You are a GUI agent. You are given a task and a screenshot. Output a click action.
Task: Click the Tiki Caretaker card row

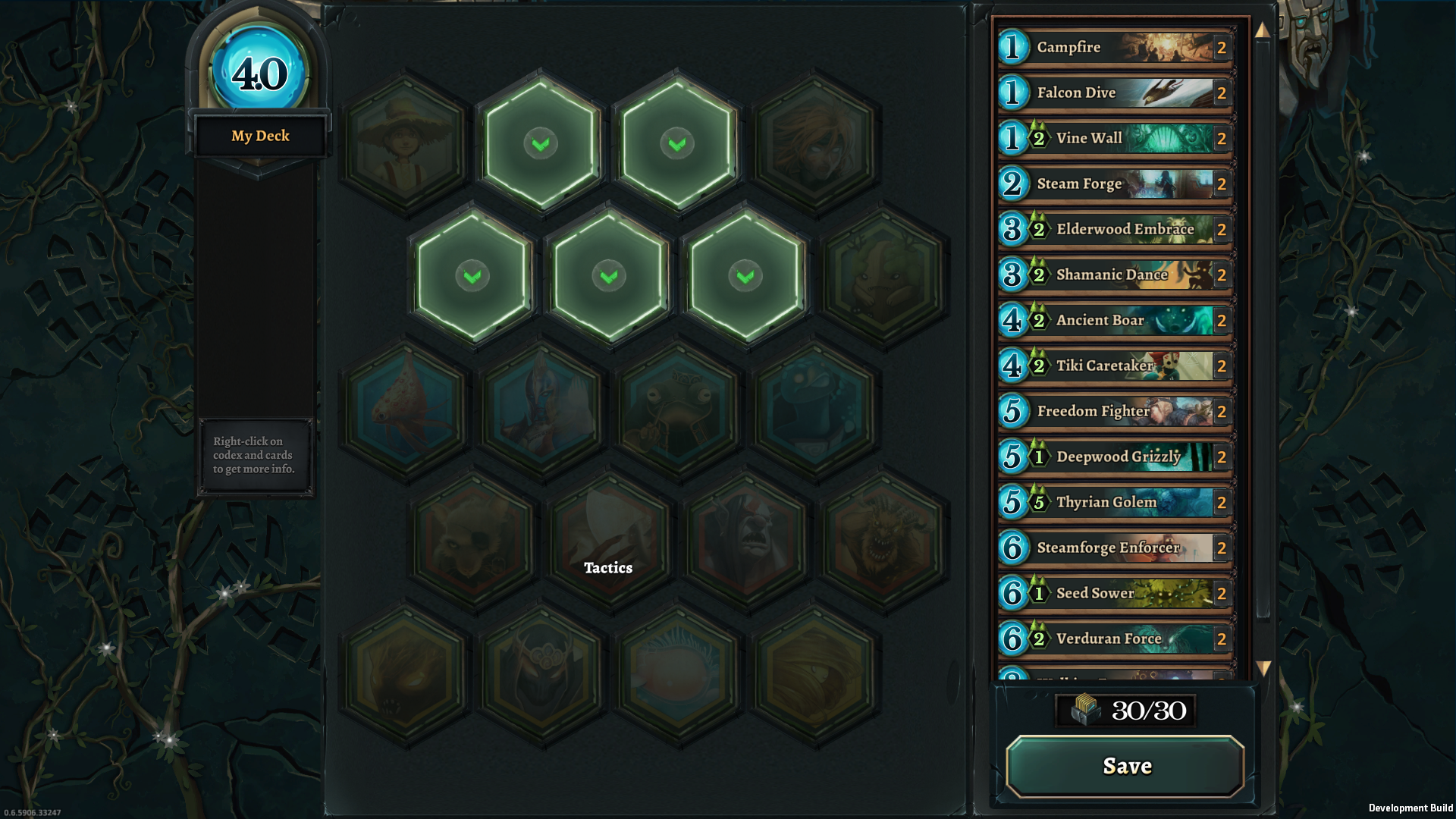[x=1115, y=366]
